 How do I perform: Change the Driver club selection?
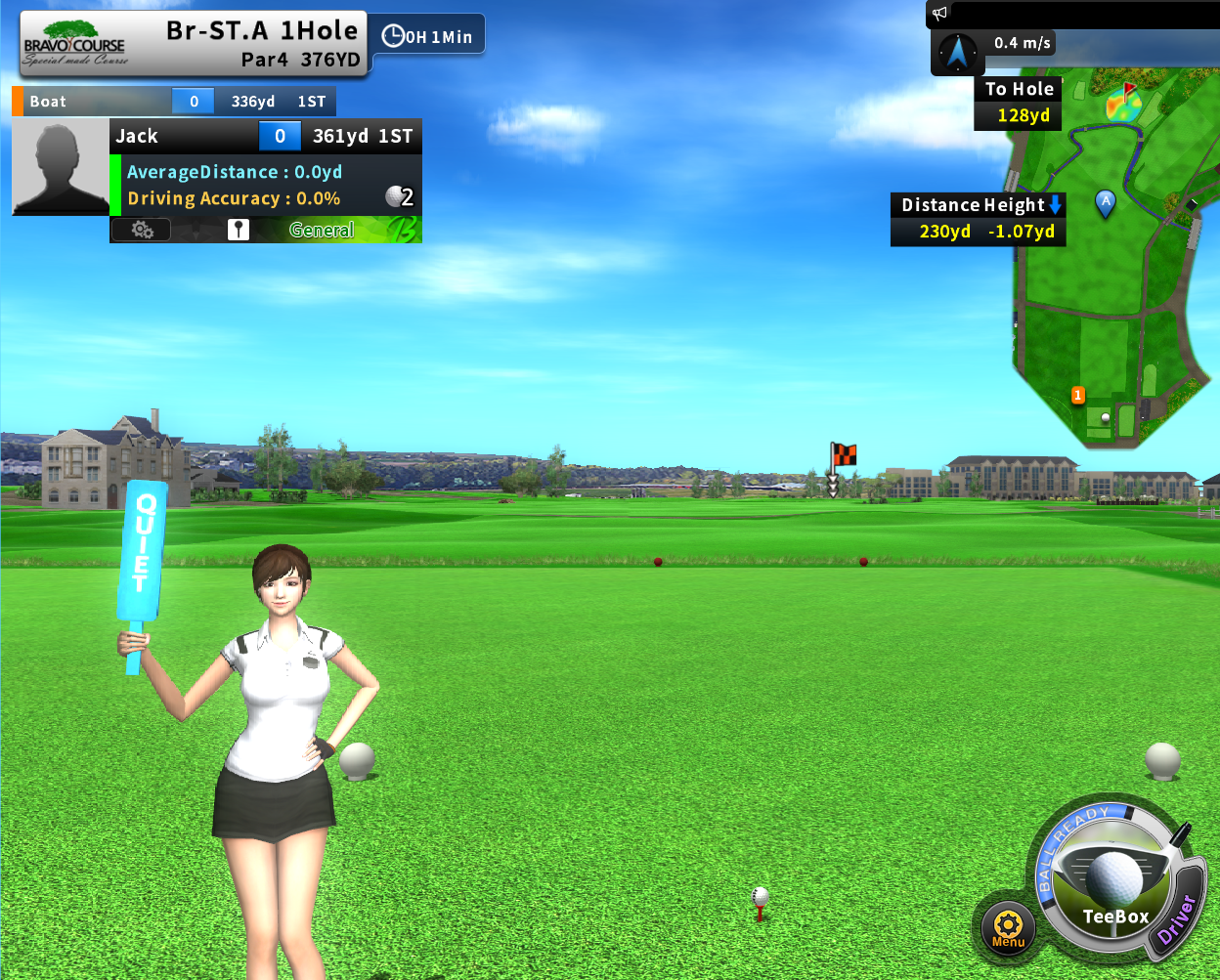click(x=1177, y=918)
